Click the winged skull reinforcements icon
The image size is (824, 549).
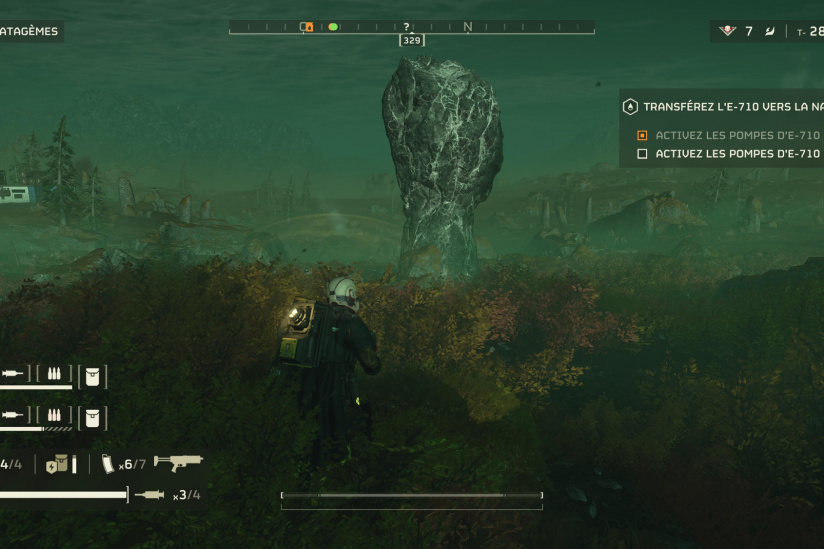coord(728,31)
